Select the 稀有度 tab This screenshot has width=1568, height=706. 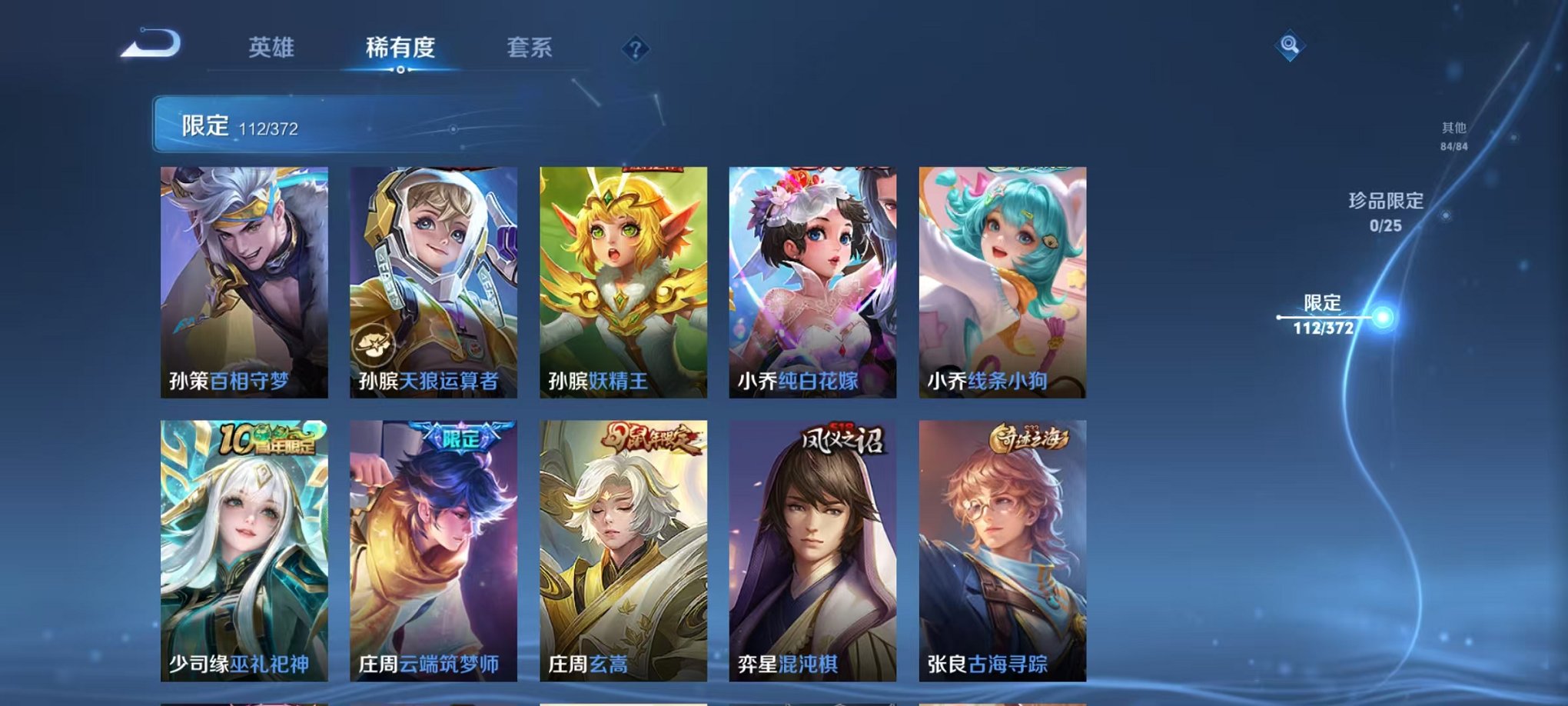399,46
